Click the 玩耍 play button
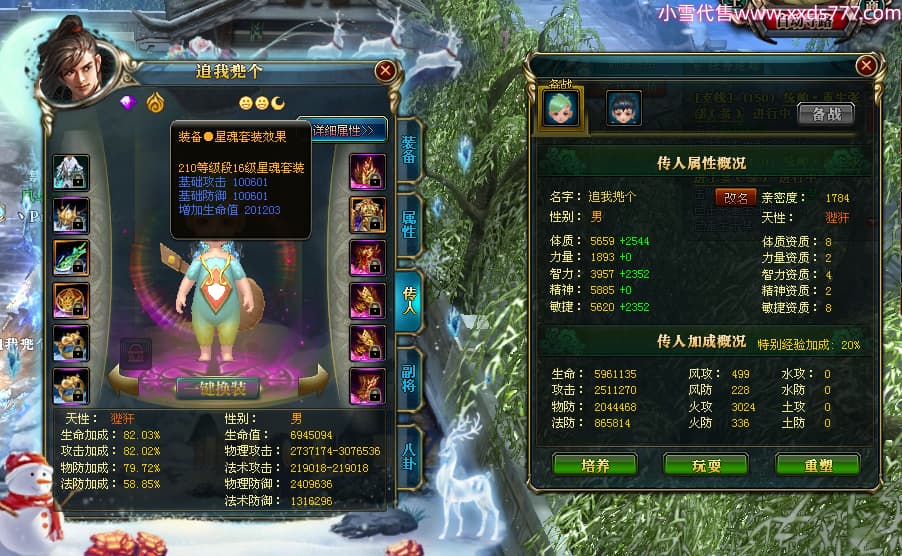The width and height of the screenshot is (902, 556). pyautogui.click(x=706, y=465)
